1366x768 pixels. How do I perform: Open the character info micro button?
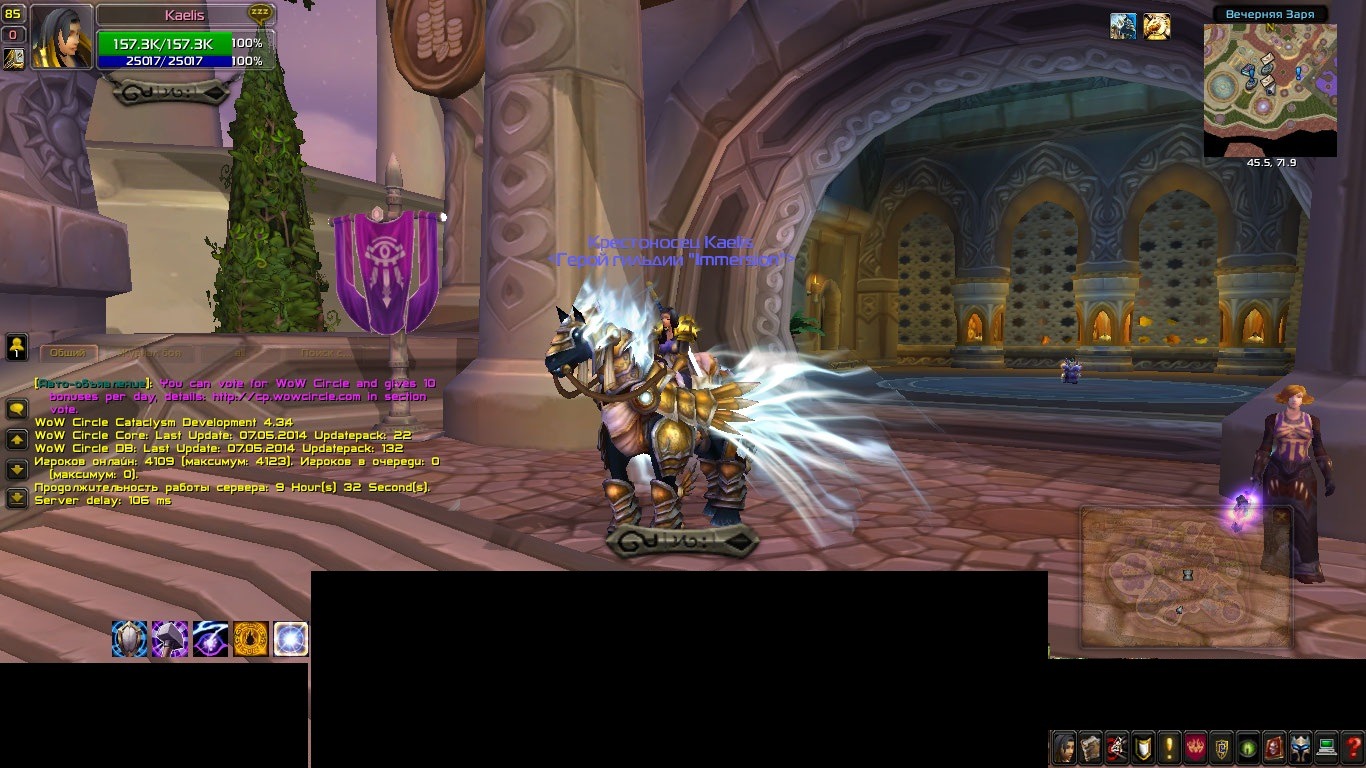tap(1064, 747)
